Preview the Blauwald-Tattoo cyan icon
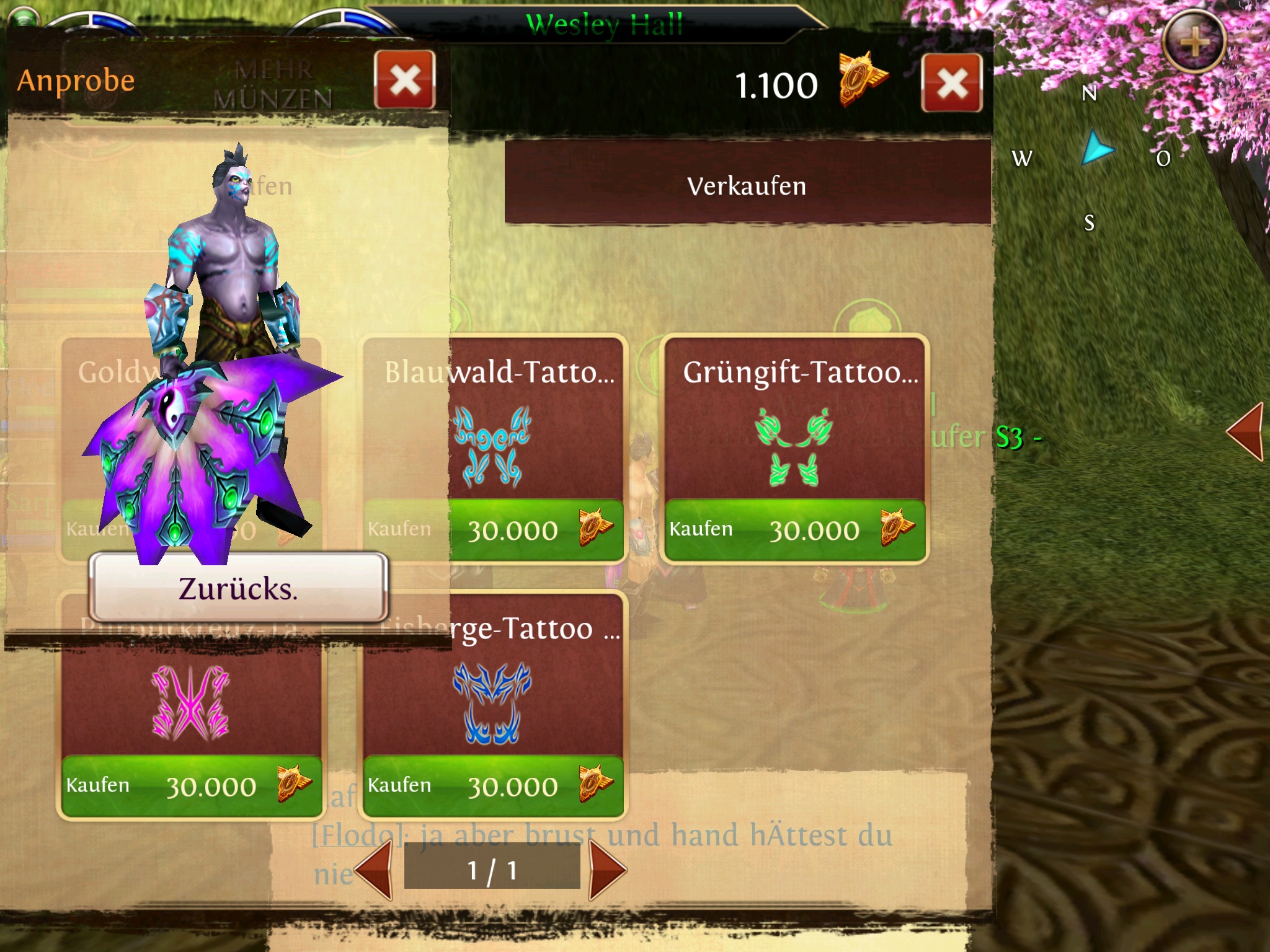Viewport: 1270px width, 952px height. click(x=492, y=446)
